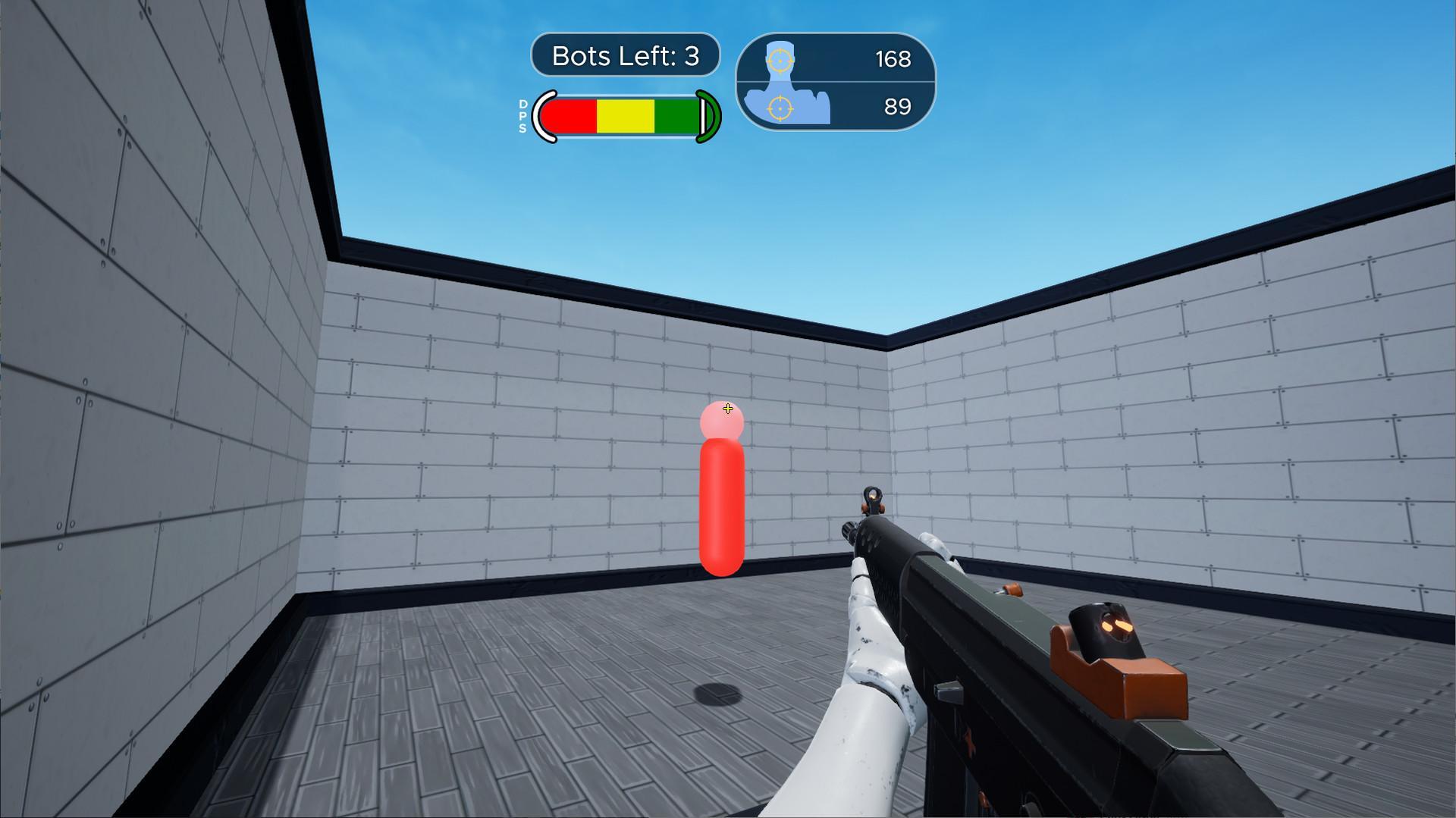
Task: Expand the Bots Left counter panel
Action: (625, 55)
